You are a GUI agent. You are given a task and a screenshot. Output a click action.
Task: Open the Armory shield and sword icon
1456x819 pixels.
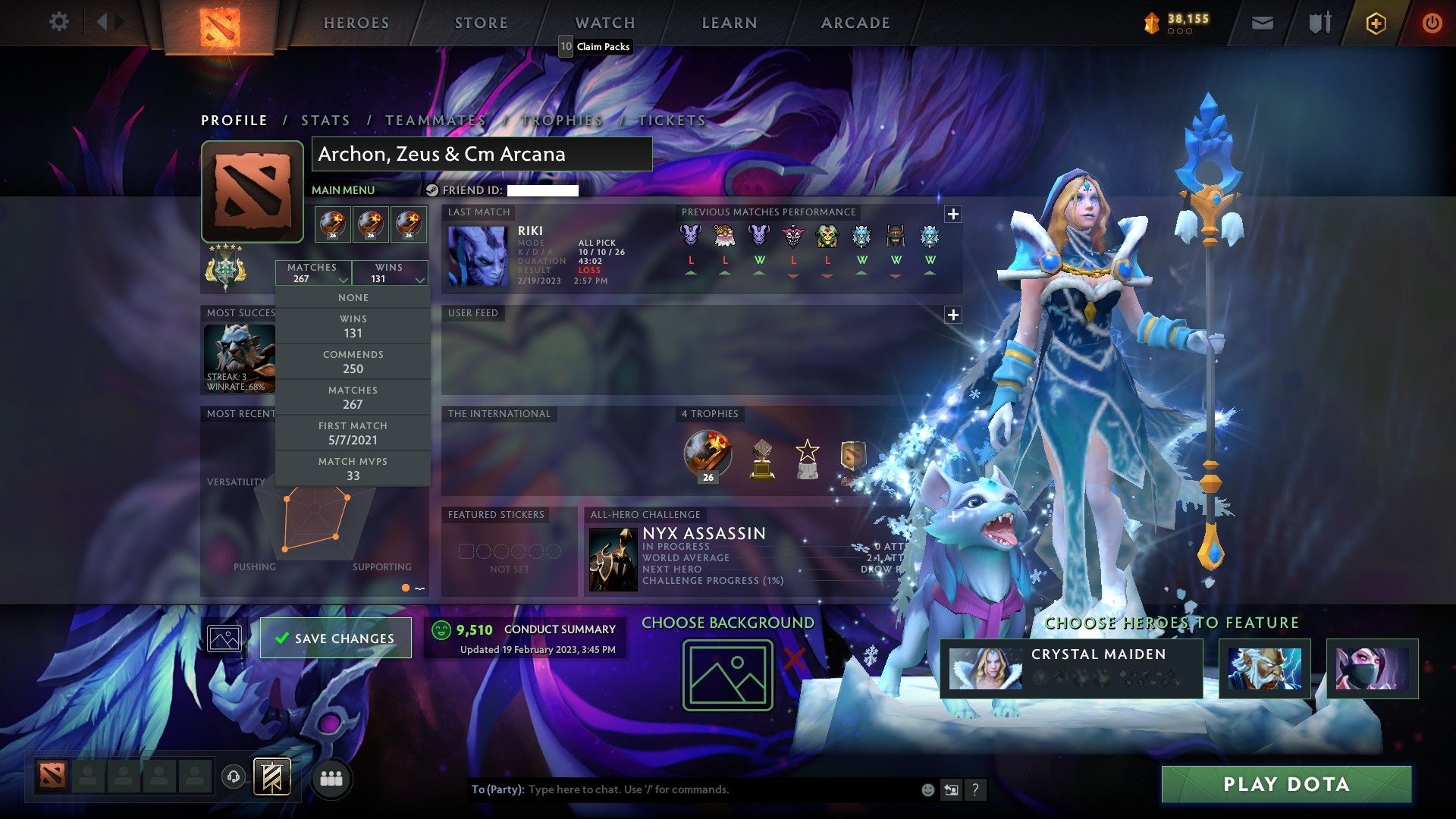point(1319,22)
